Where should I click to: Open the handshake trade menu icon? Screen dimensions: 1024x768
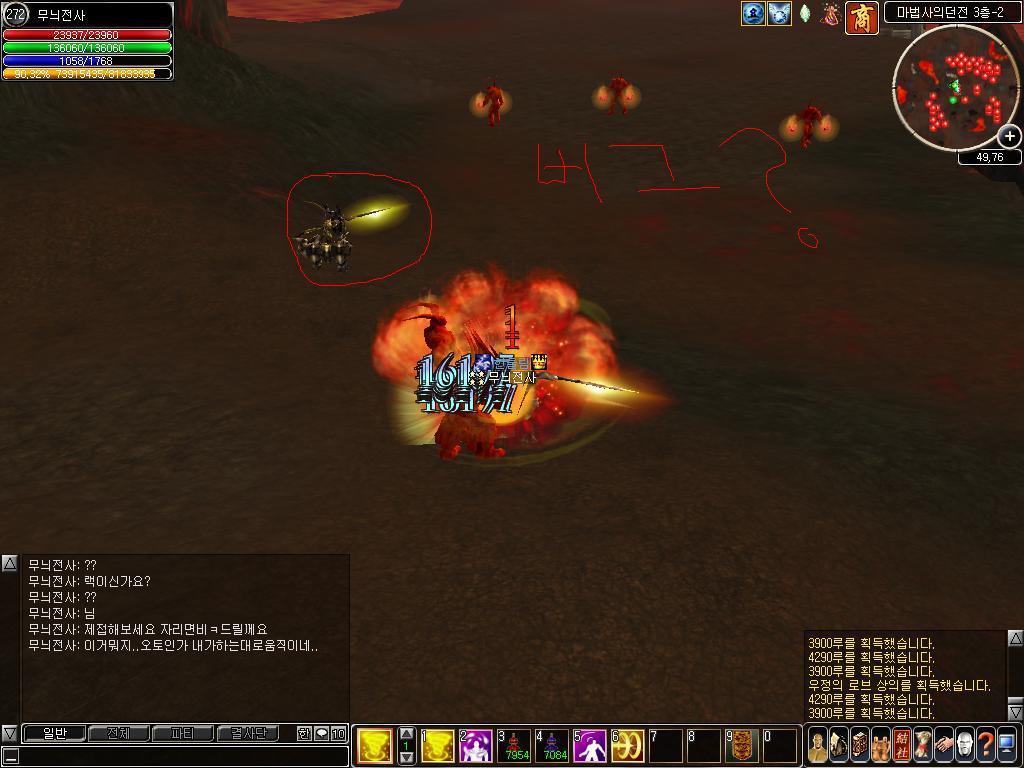[x=943, y=745]
